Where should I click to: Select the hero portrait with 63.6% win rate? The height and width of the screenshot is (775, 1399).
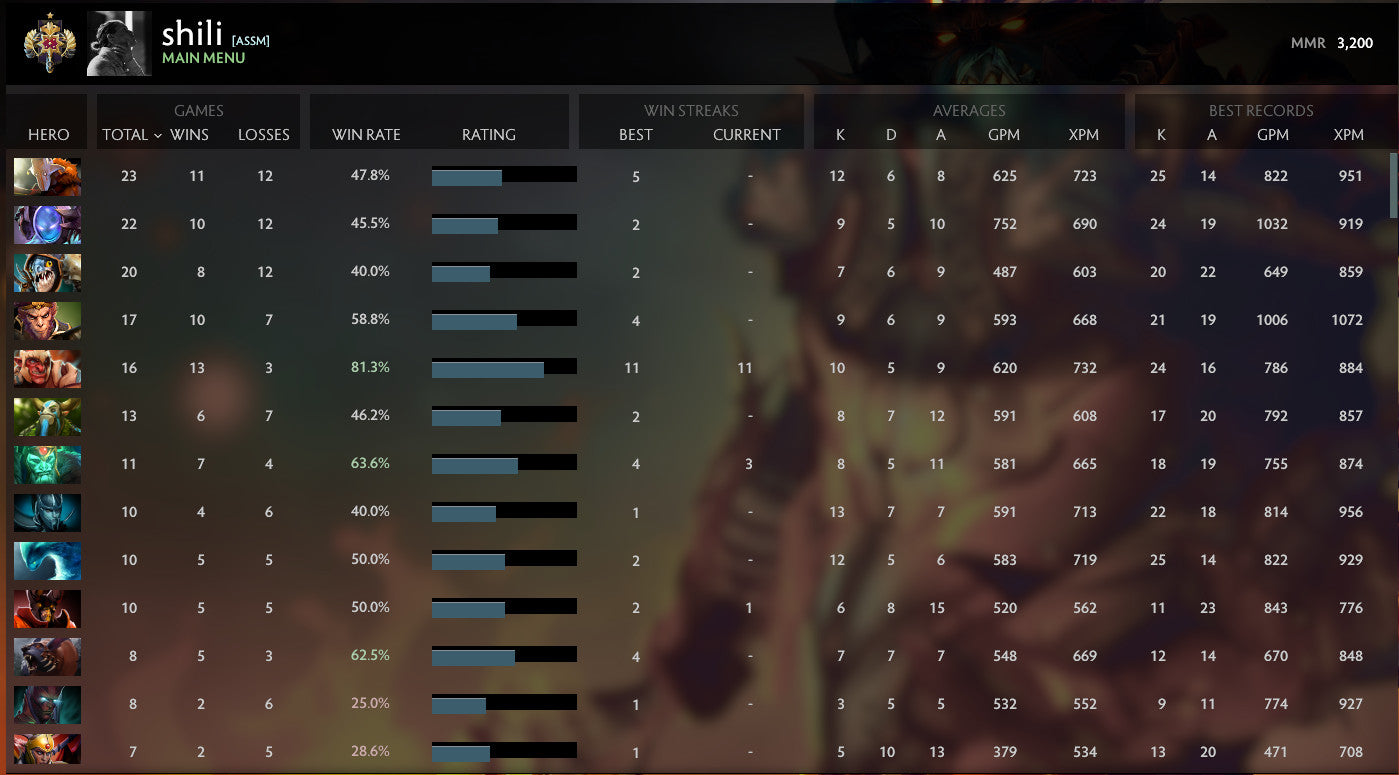click(x=47, y=464)
